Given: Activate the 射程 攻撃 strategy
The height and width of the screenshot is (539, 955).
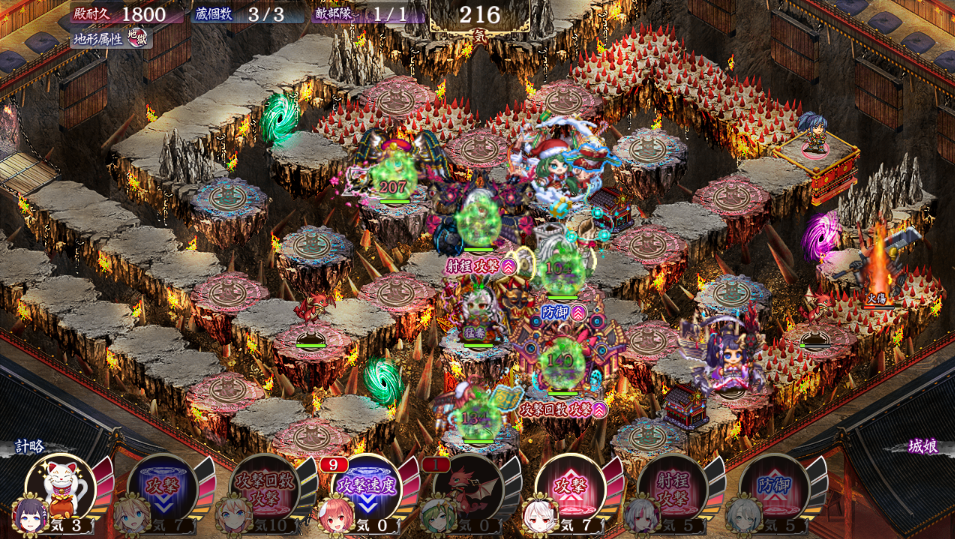Looking at the screenshot, I should click(x=672, y=485).
